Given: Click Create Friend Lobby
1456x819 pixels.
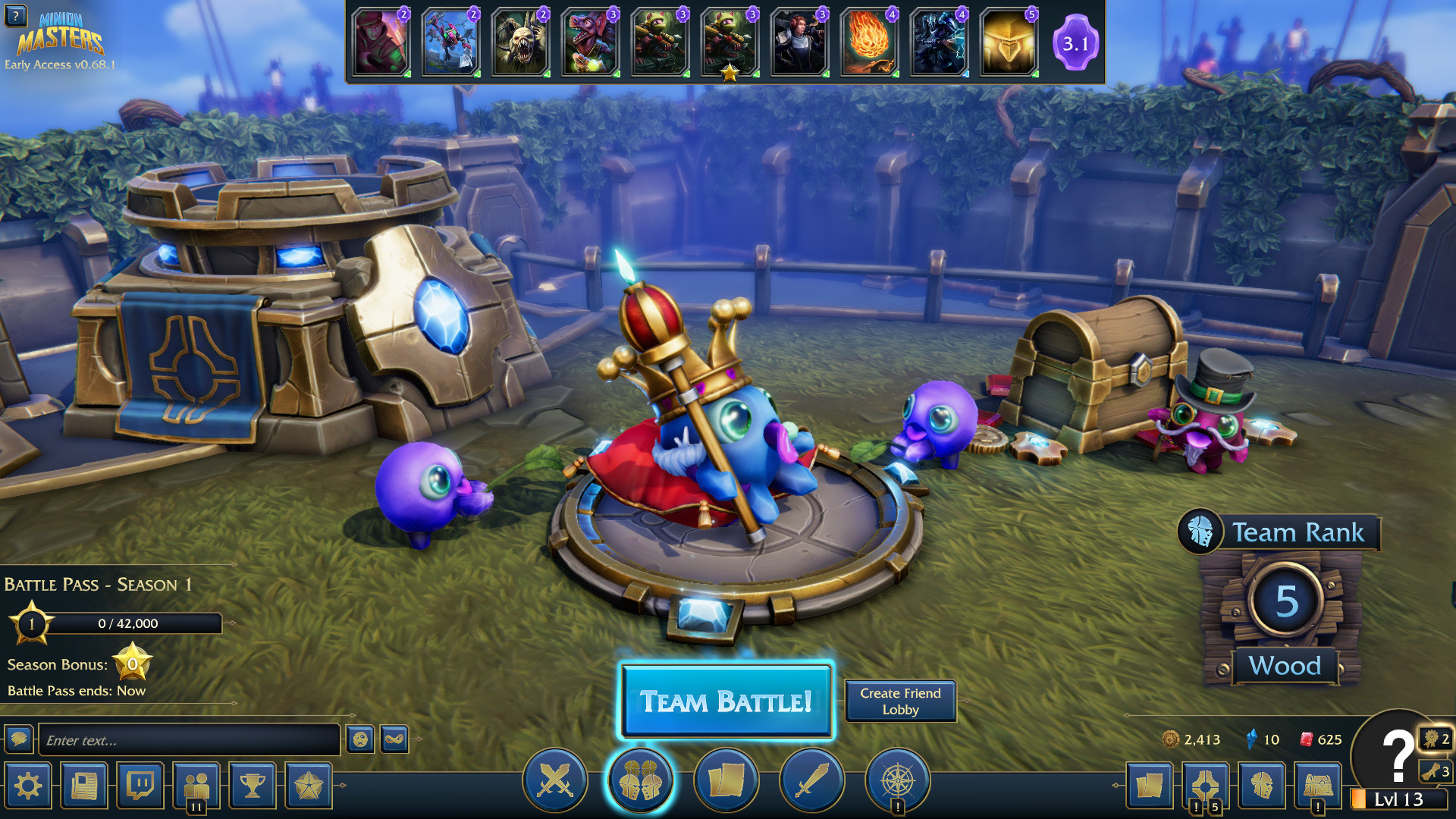Looking at the screenshot, I should (x=900, y=700).
